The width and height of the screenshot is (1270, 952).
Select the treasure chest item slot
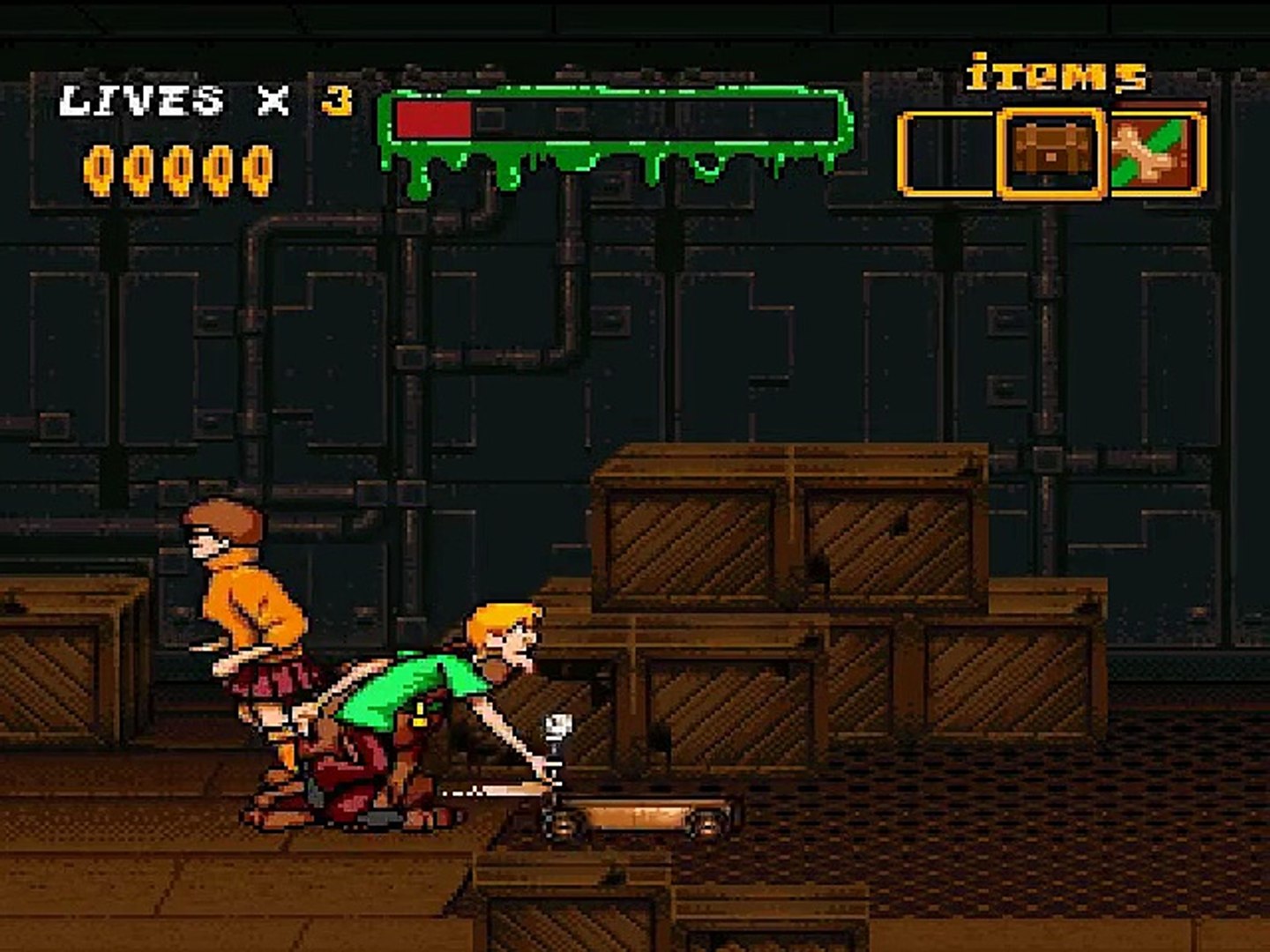pyautogui.click(x=1050, y=153)
